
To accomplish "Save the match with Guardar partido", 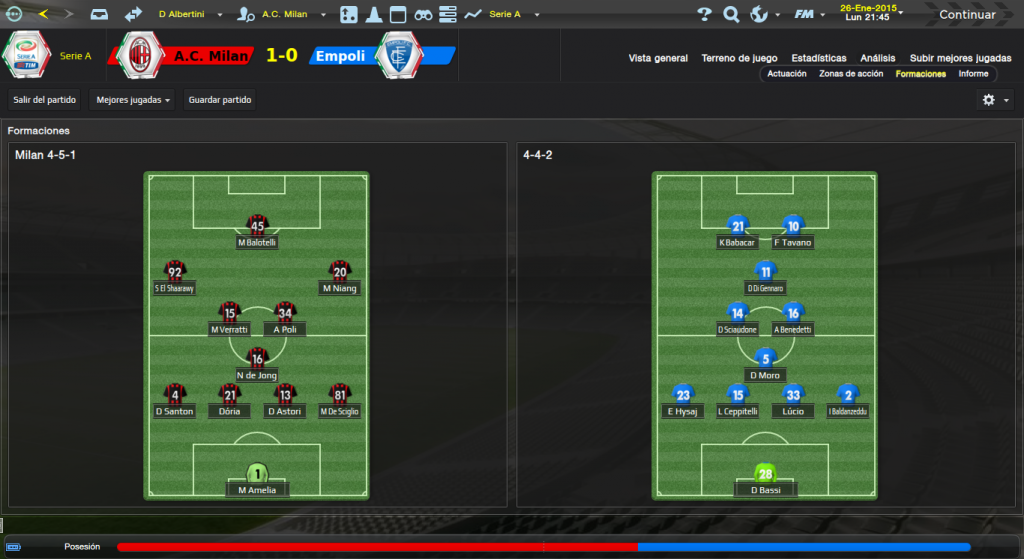I will click(220, 100).
